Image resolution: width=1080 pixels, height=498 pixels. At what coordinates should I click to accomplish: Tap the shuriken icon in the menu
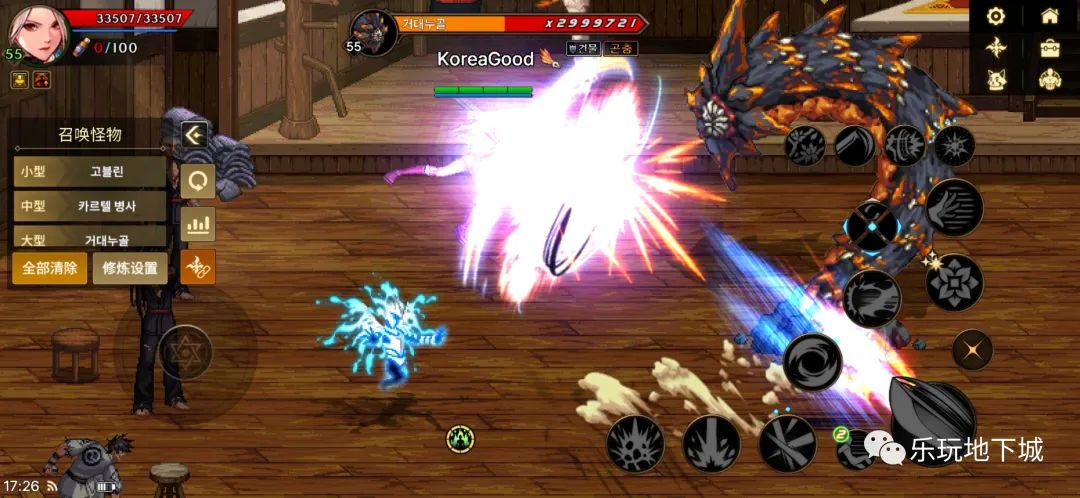click(995, 47)
